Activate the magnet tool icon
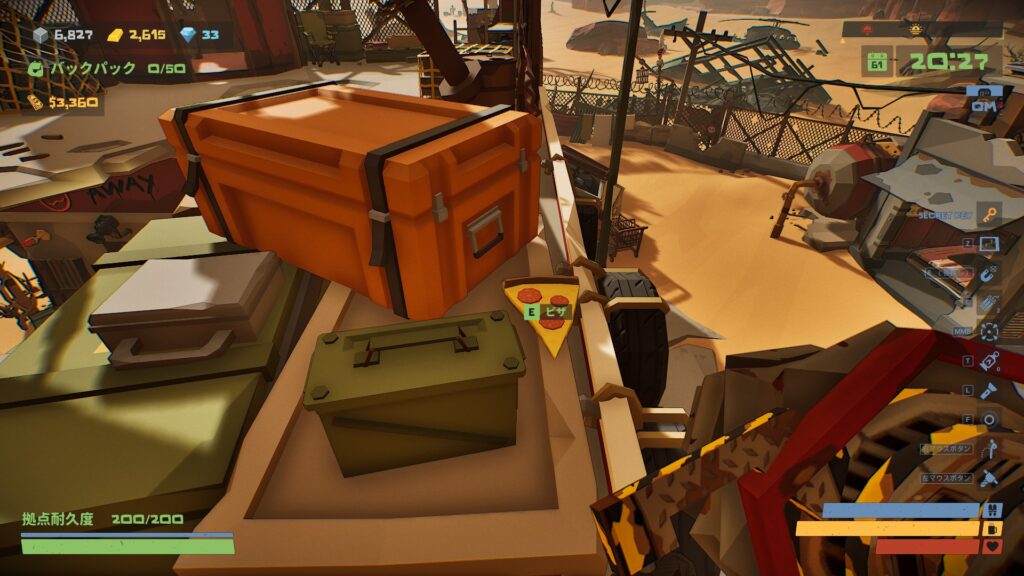 (x=988, y=273)
